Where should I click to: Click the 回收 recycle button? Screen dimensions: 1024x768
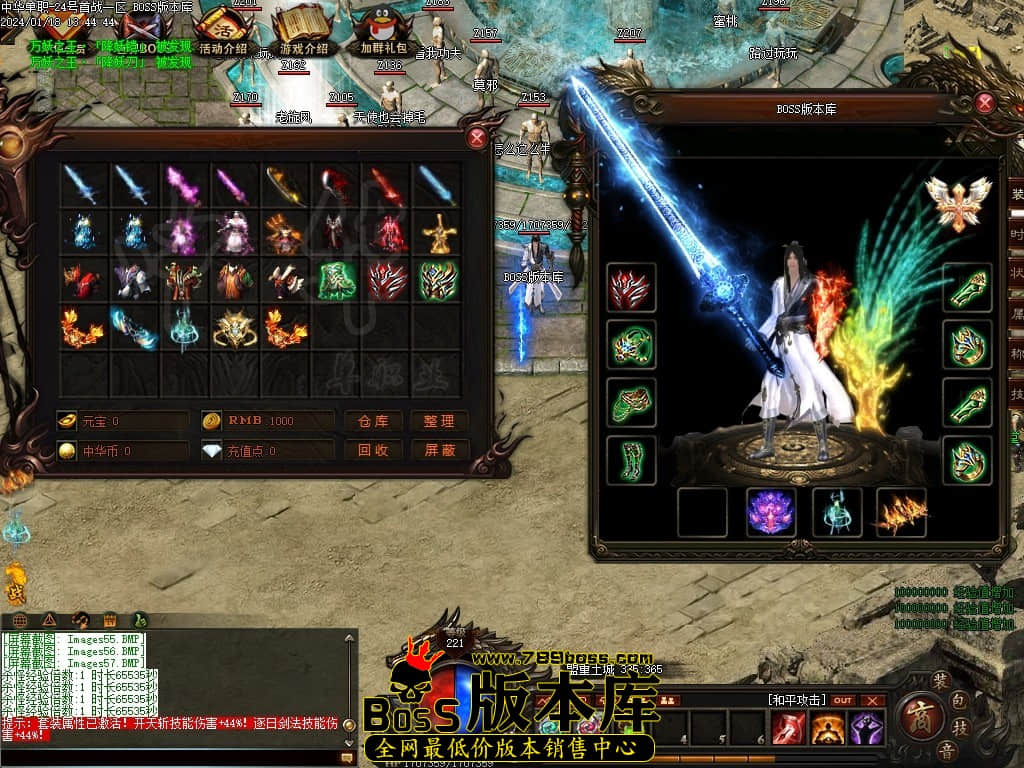tap(373, 450)
